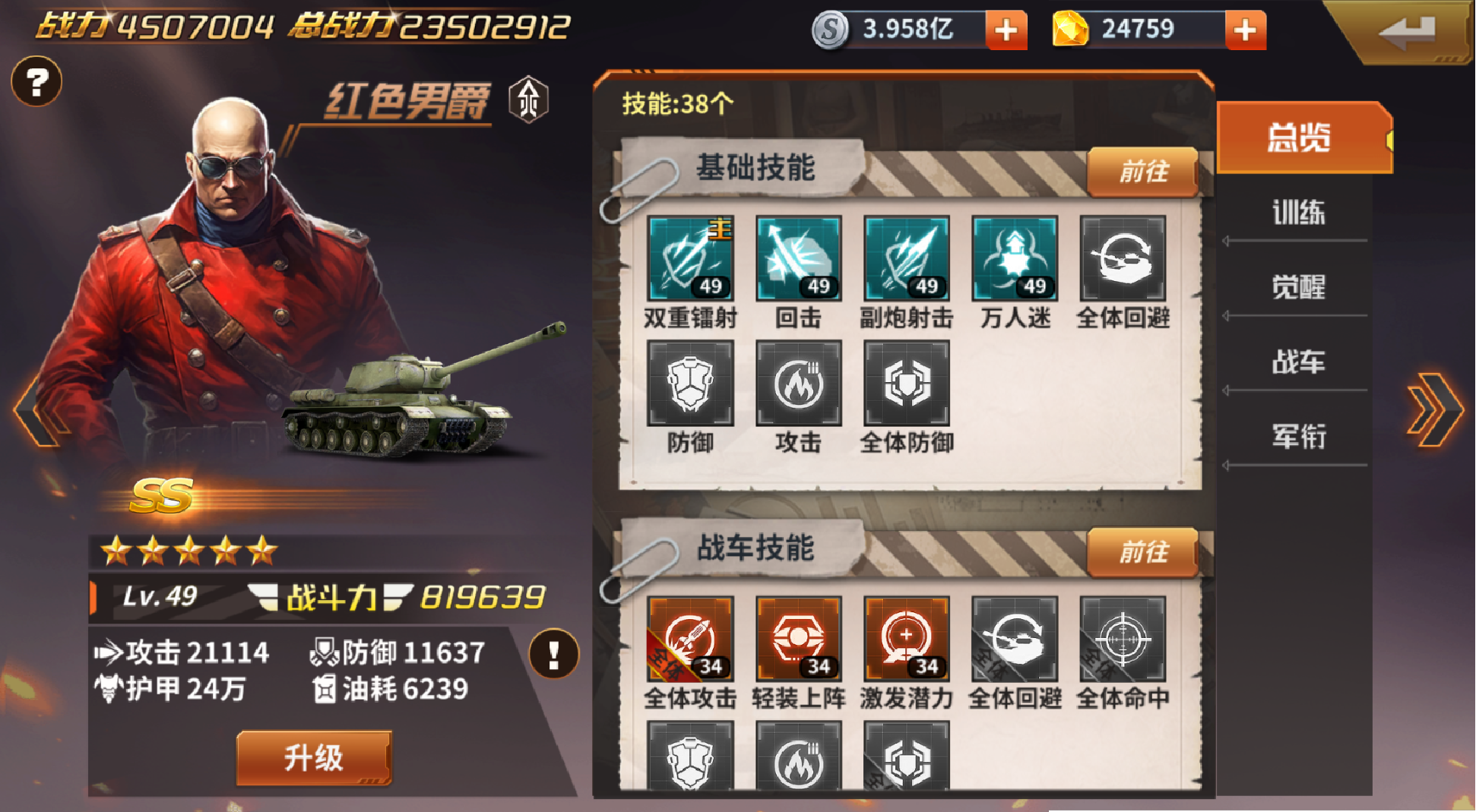The height and width of the screenshot is (812, 1476).
Task: Open the 激发潜力 tank skill
Action: 906,639
